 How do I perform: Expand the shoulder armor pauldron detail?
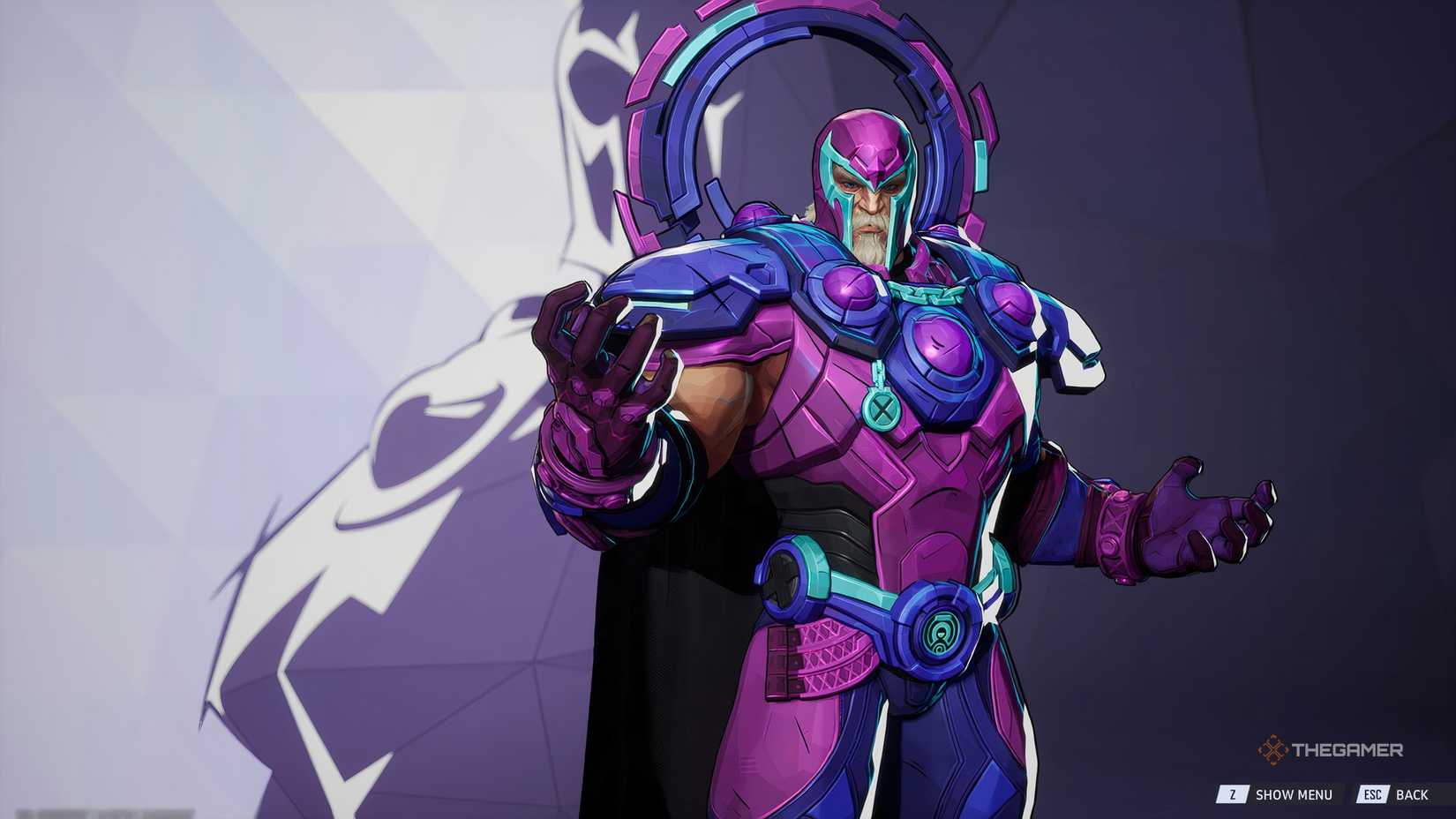[697, 291]
